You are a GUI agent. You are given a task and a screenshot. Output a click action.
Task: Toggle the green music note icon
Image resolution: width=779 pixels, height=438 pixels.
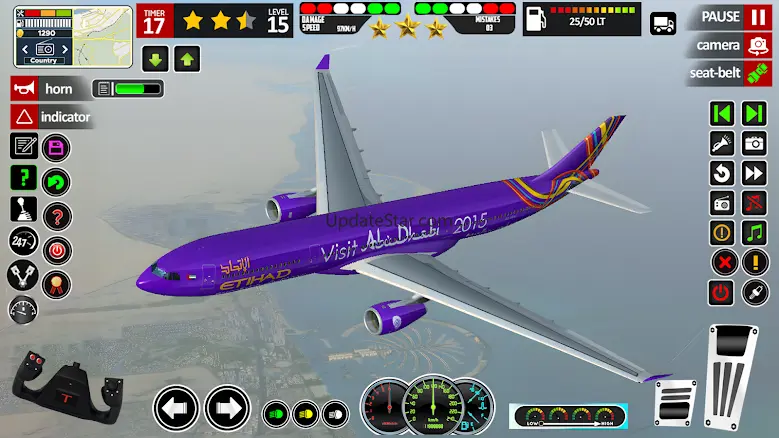754,233
